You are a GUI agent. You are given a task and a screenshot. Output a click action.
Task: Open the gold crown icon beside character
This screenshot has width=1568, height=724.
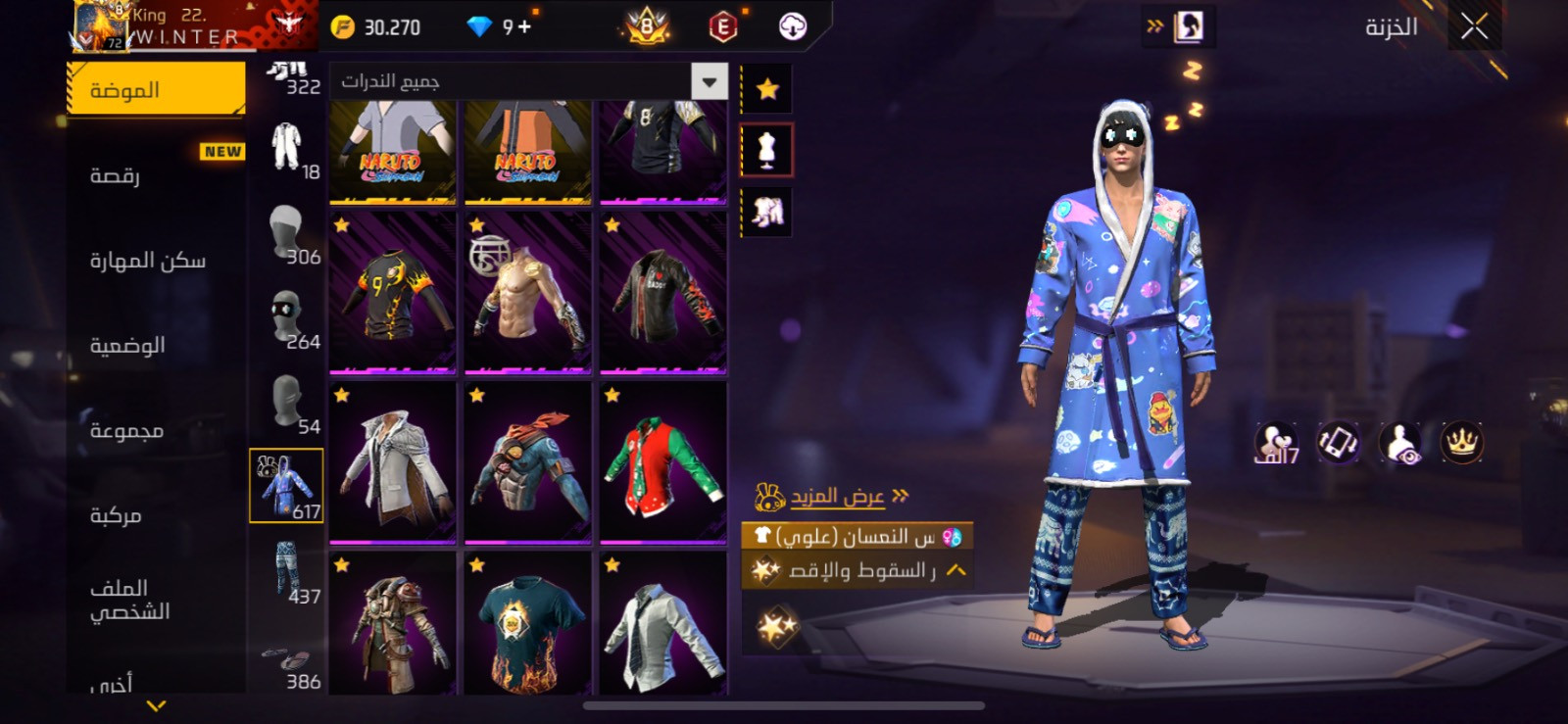point(1461,443)
